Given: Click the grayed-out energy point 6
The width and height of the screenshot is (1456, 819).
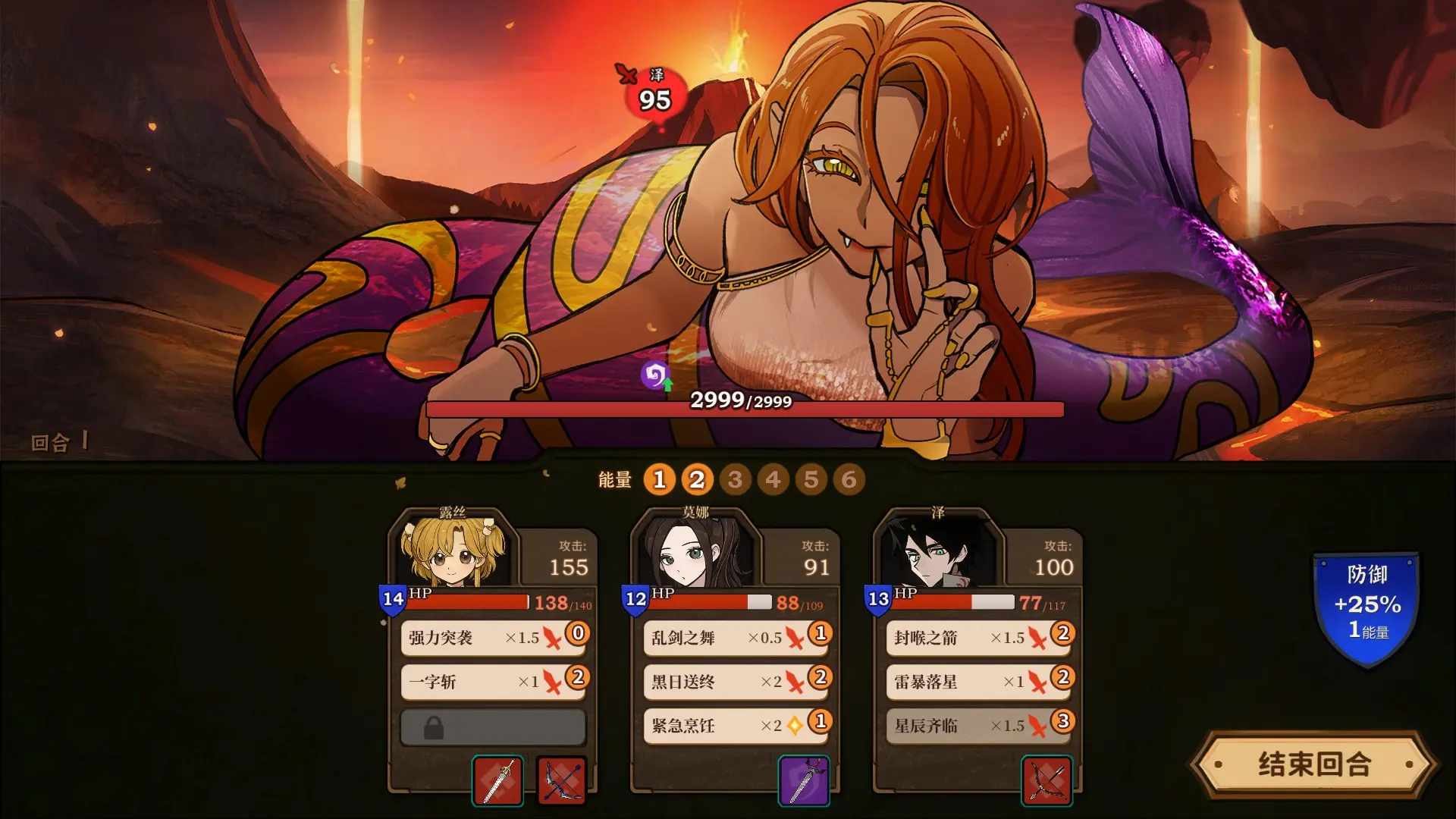Looking at the screenshot, I should point(849,480).
